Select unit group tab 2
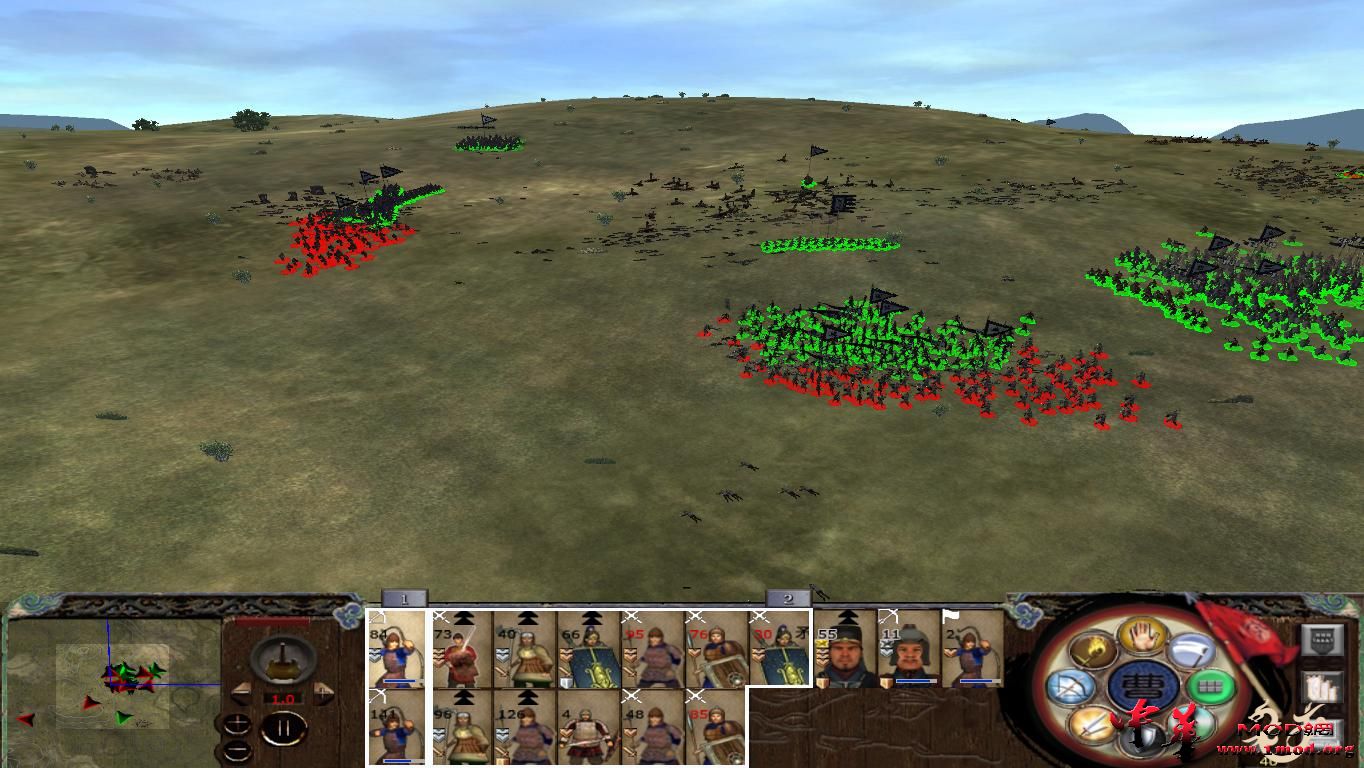Screen dimensions: 1364x768 tap(789, 598)
